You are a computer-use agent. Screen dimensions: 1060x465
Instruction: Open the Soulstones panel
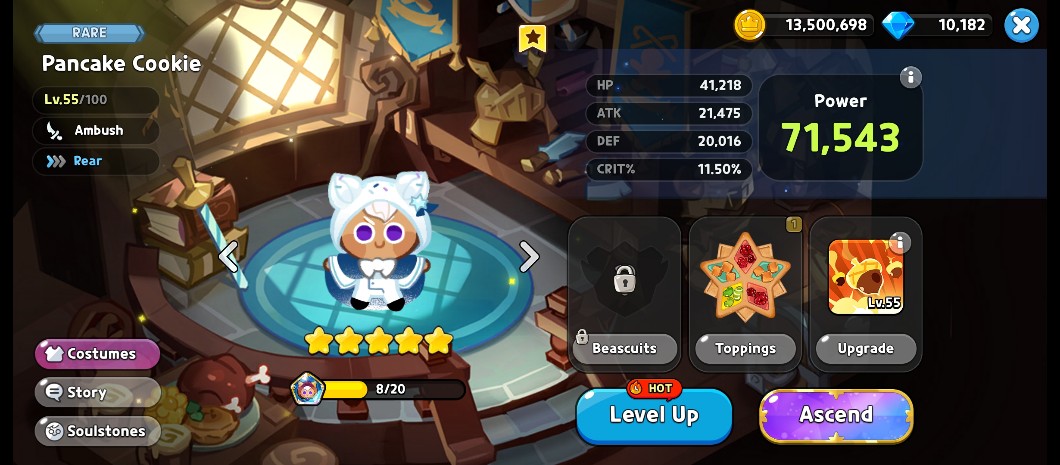coord(98,431)
